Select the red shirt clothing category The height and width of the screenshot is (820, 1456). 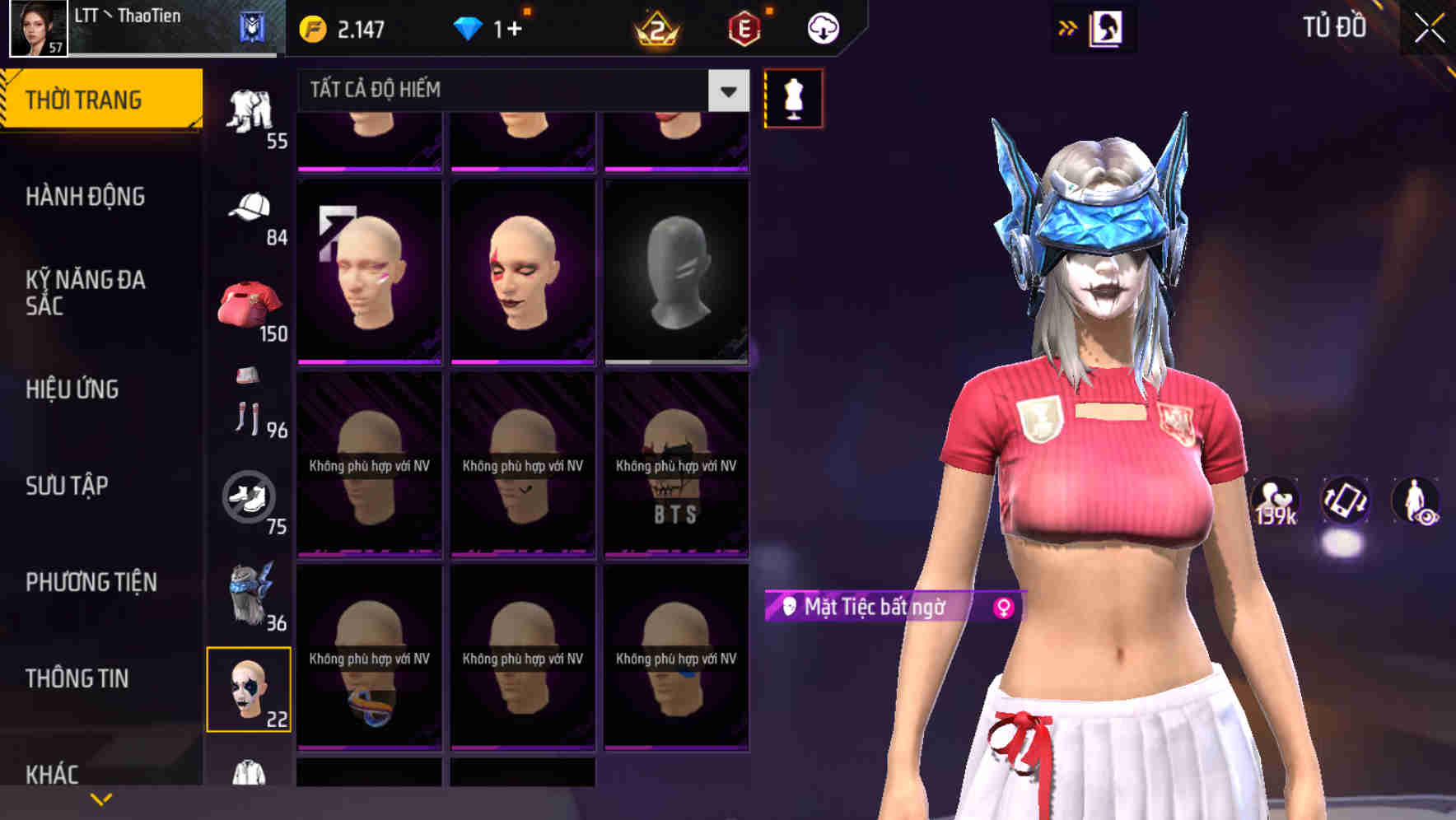pyautogui.click(x=249, y=305)
